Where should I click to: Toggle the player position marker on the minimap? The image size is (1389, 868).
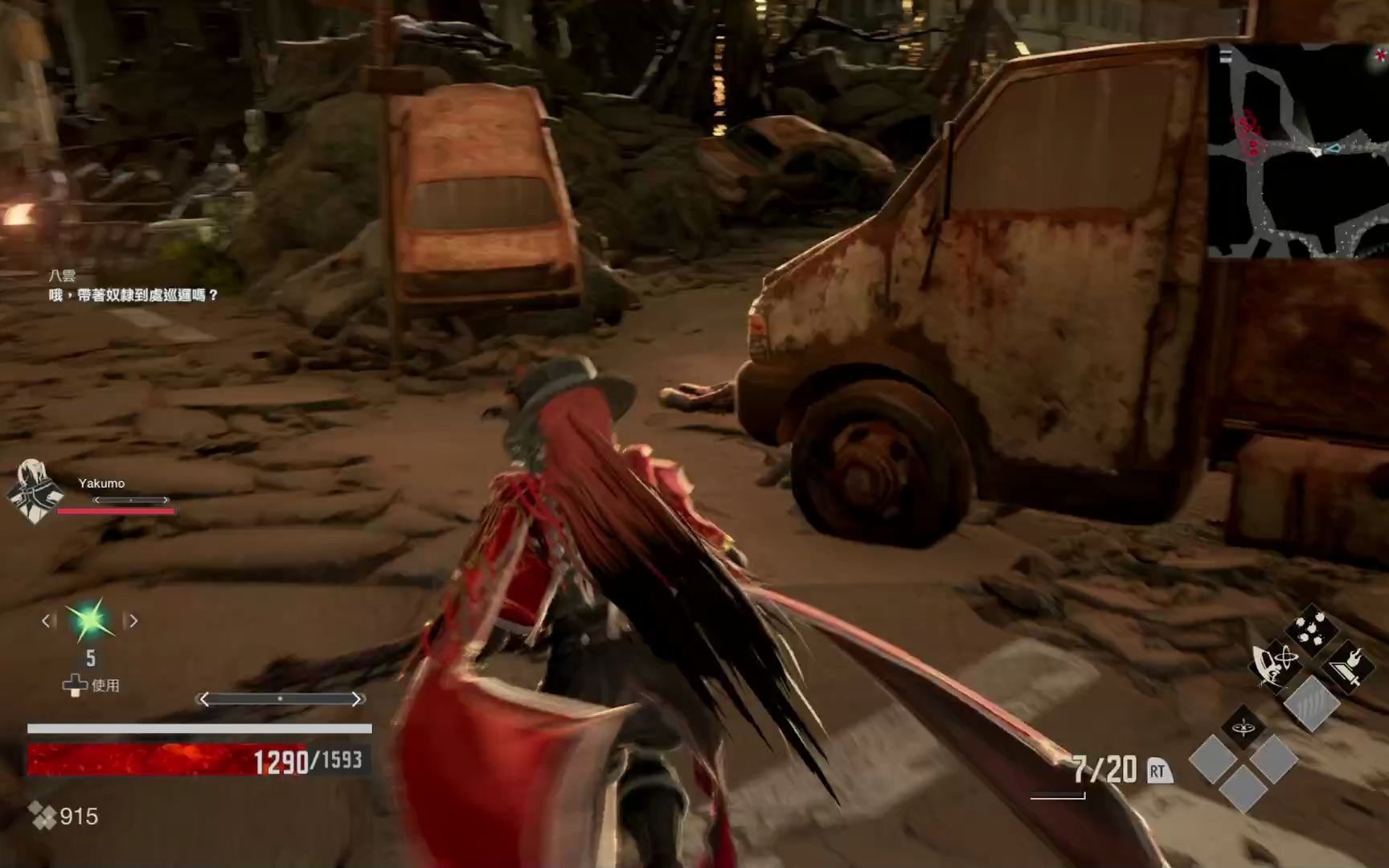pyautogui.click(x=1315, y=152)
